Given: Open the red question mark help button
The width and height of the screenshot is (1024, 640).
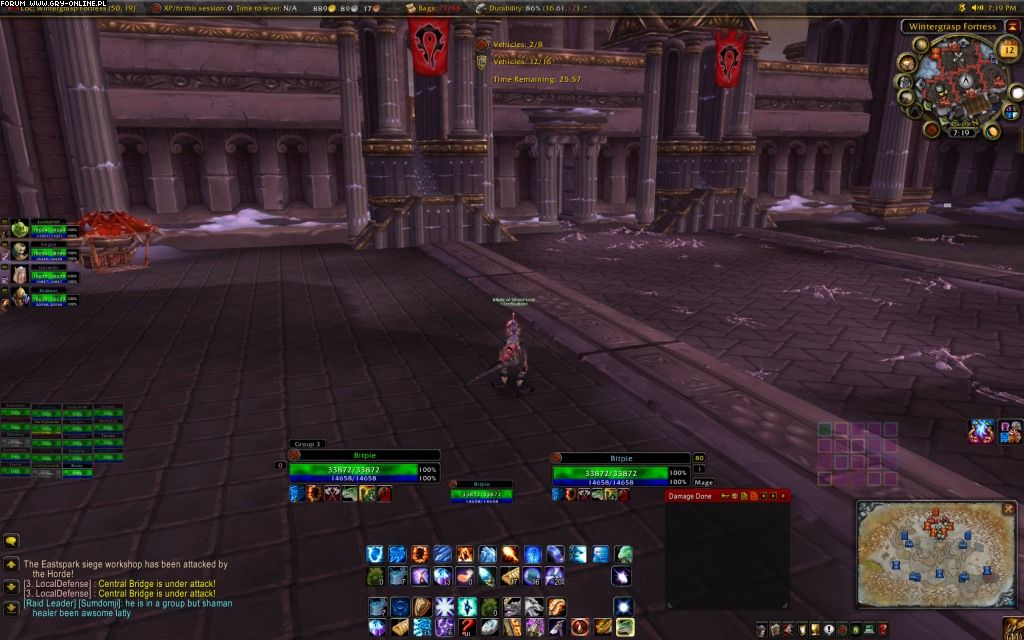Looking at the screenshot, I should click(x=883, y=629).
